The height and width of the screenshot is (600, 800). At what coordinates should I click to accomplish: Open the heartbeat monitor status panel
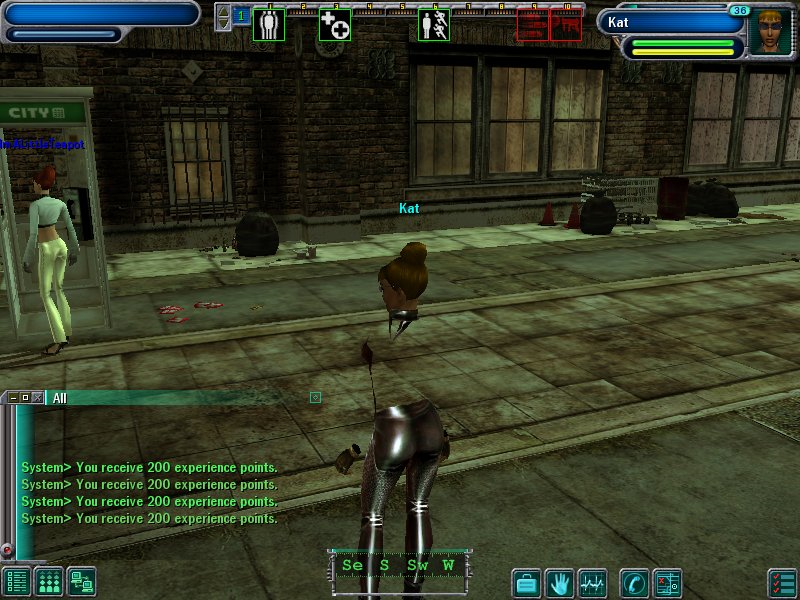point(593,581)
